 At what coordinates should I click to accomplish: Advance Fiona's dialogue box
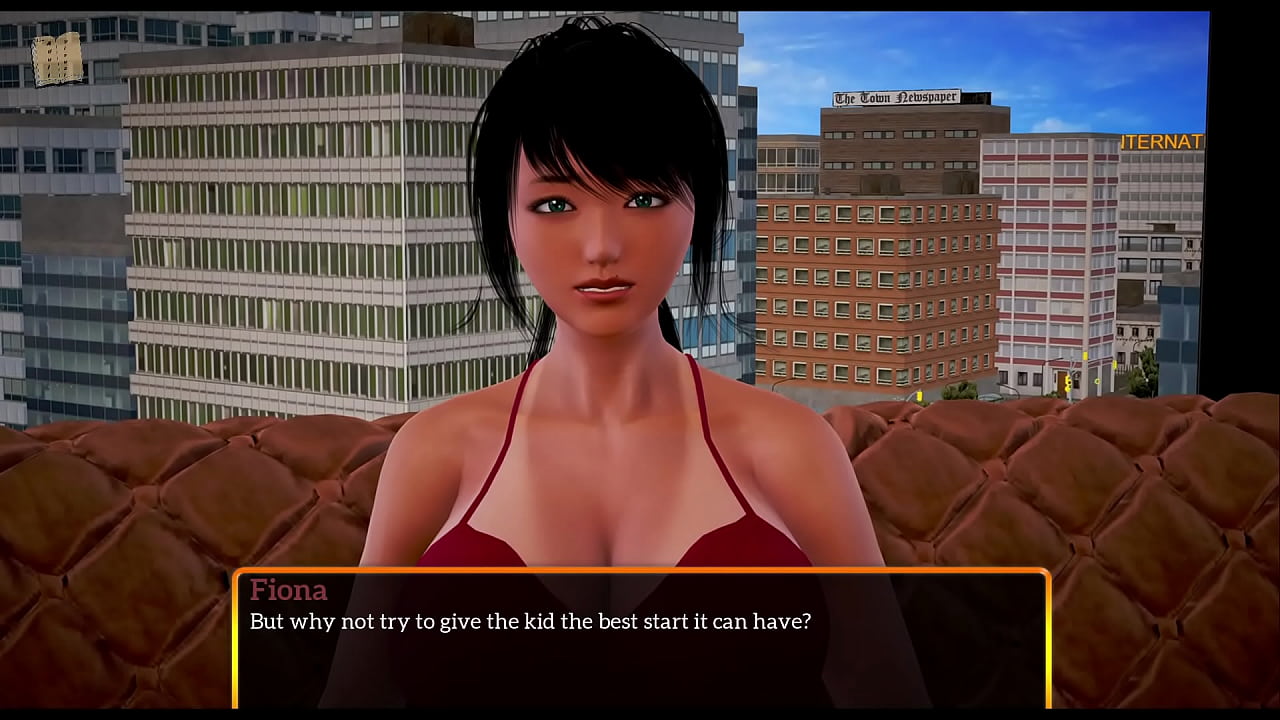pos(641,640)
